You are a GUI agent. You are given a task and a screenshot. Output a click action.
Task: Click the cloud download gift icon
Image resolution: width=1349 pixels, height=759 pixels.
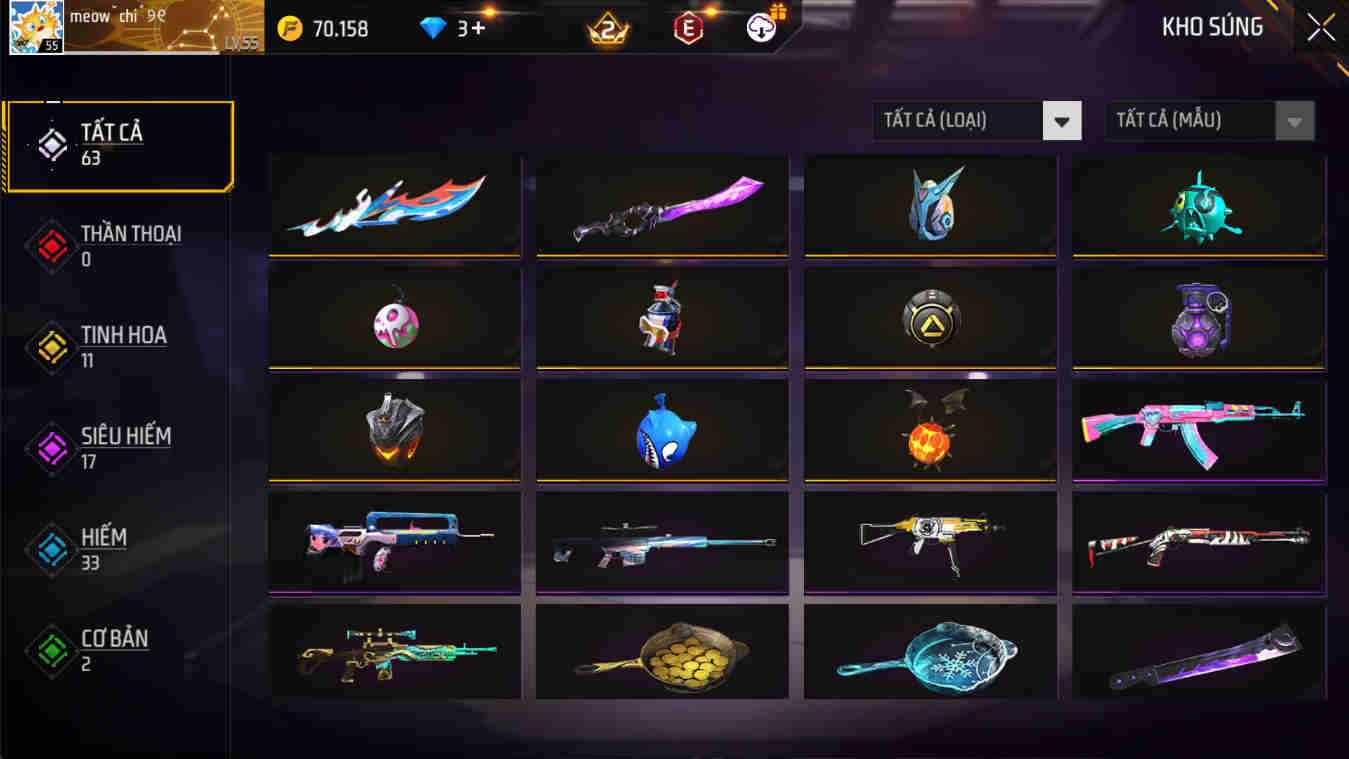pyautogui.click(x=760, y=27)
